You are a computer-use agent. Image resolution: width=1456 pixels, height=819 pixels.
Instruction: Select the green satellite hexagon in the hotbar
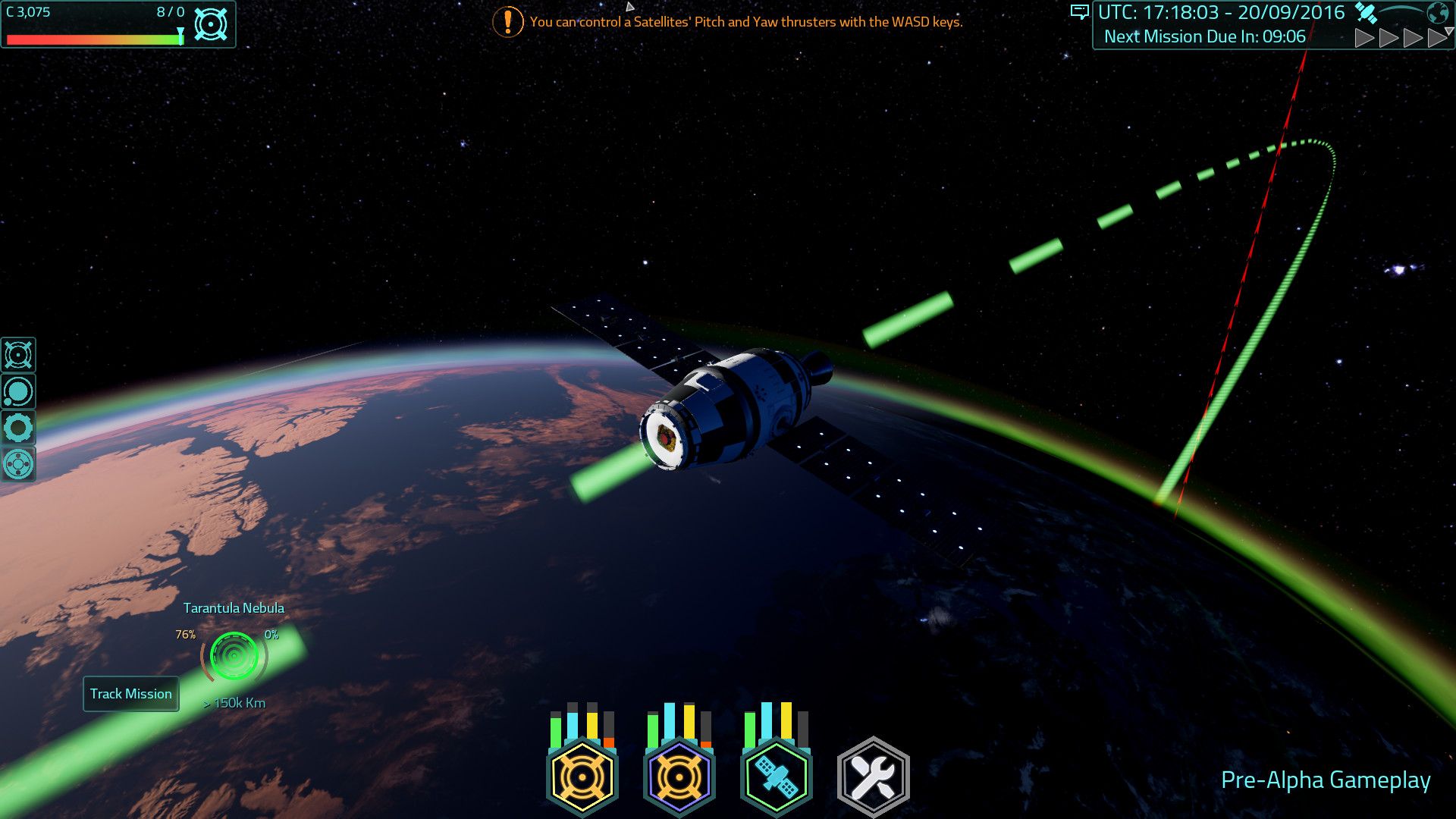pos(777,776)
